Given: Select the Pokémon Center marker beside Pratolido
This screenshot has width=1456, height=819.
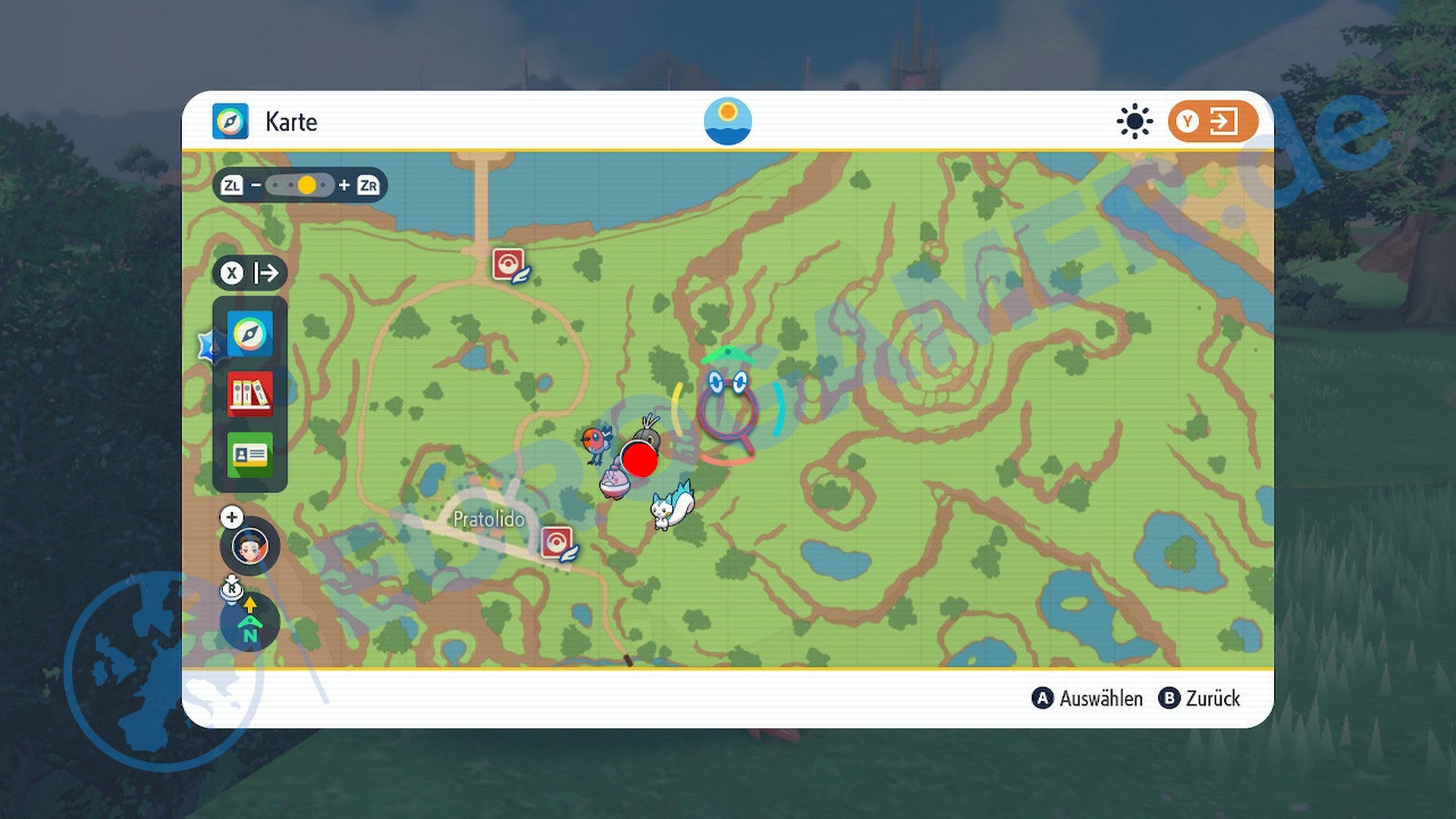Looking at the screenshot, I should click(x=558, y=543).
